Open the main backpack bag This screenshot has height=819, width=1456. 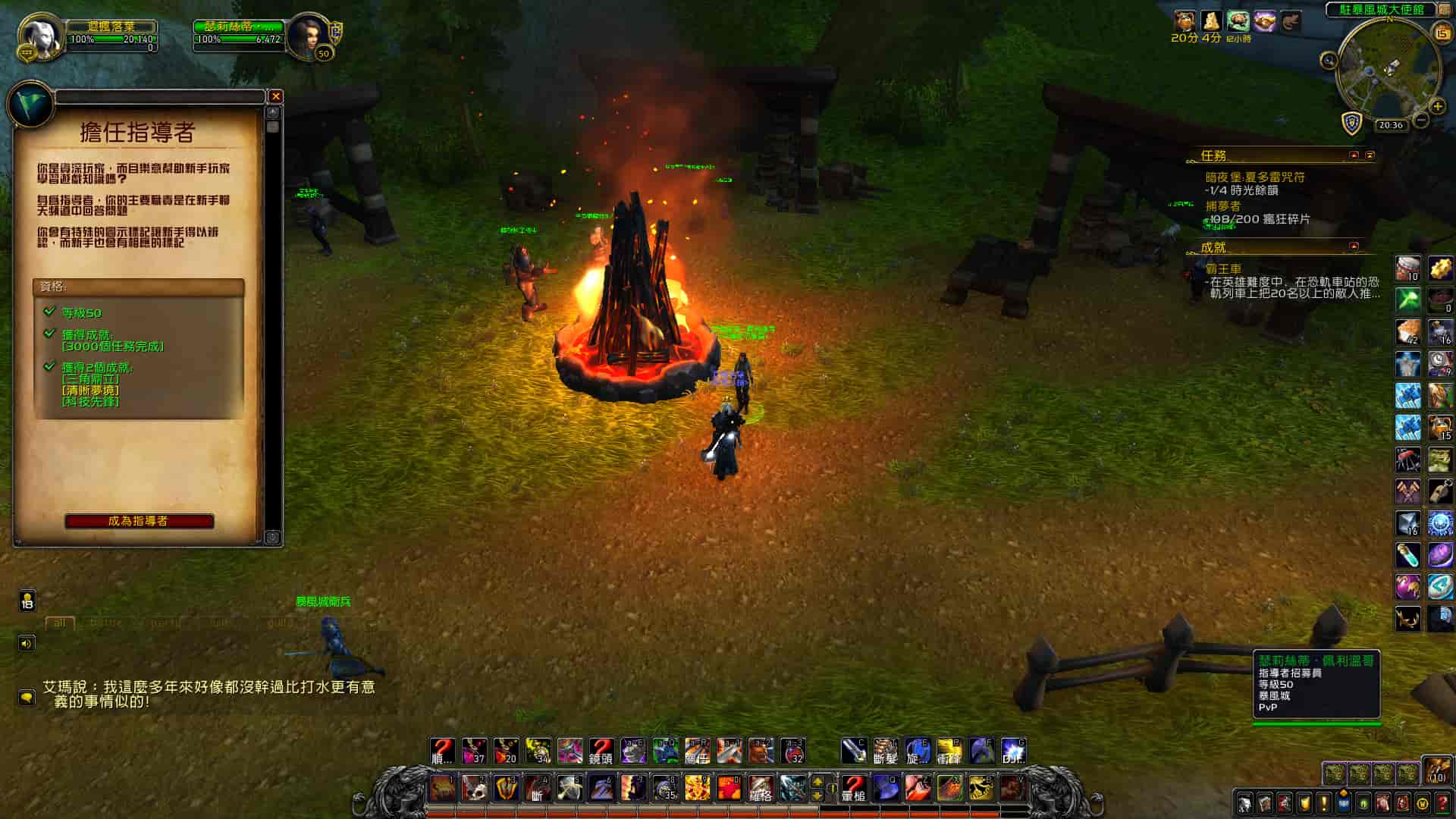1436,770
